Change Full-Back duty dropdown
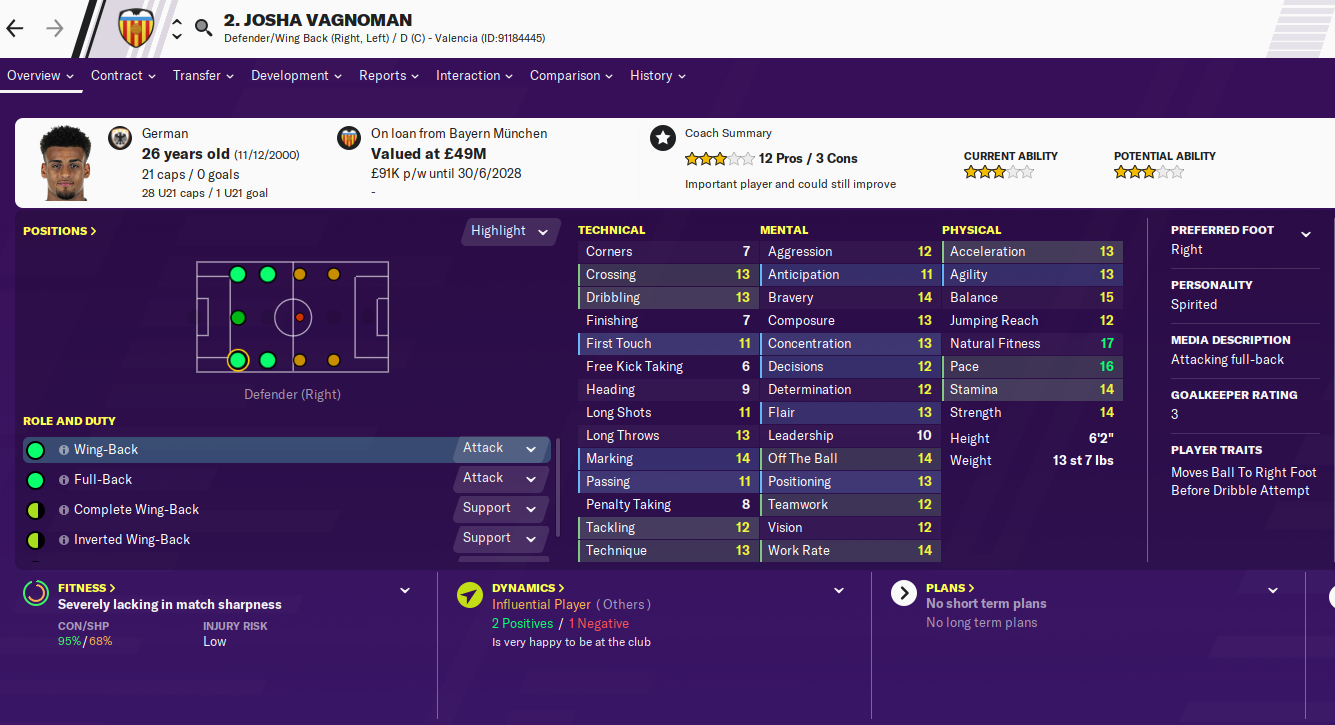 click(x=501, y=479)
